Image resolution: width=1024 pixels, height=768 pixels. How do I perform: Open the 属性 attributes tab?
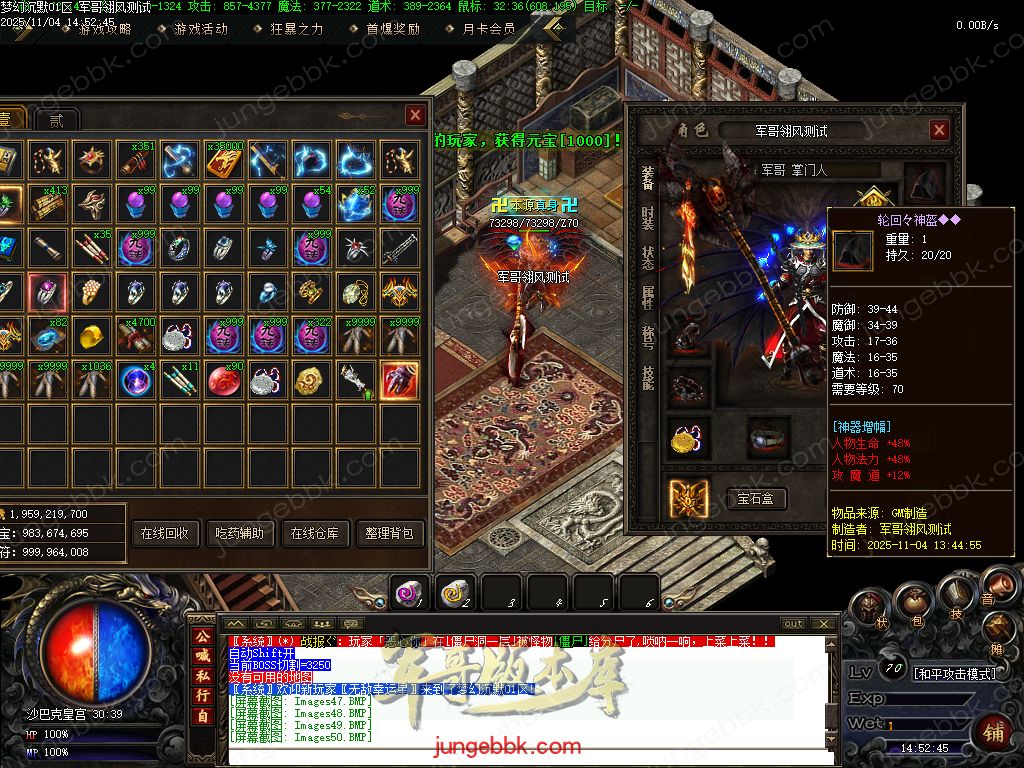pos(647,298)
